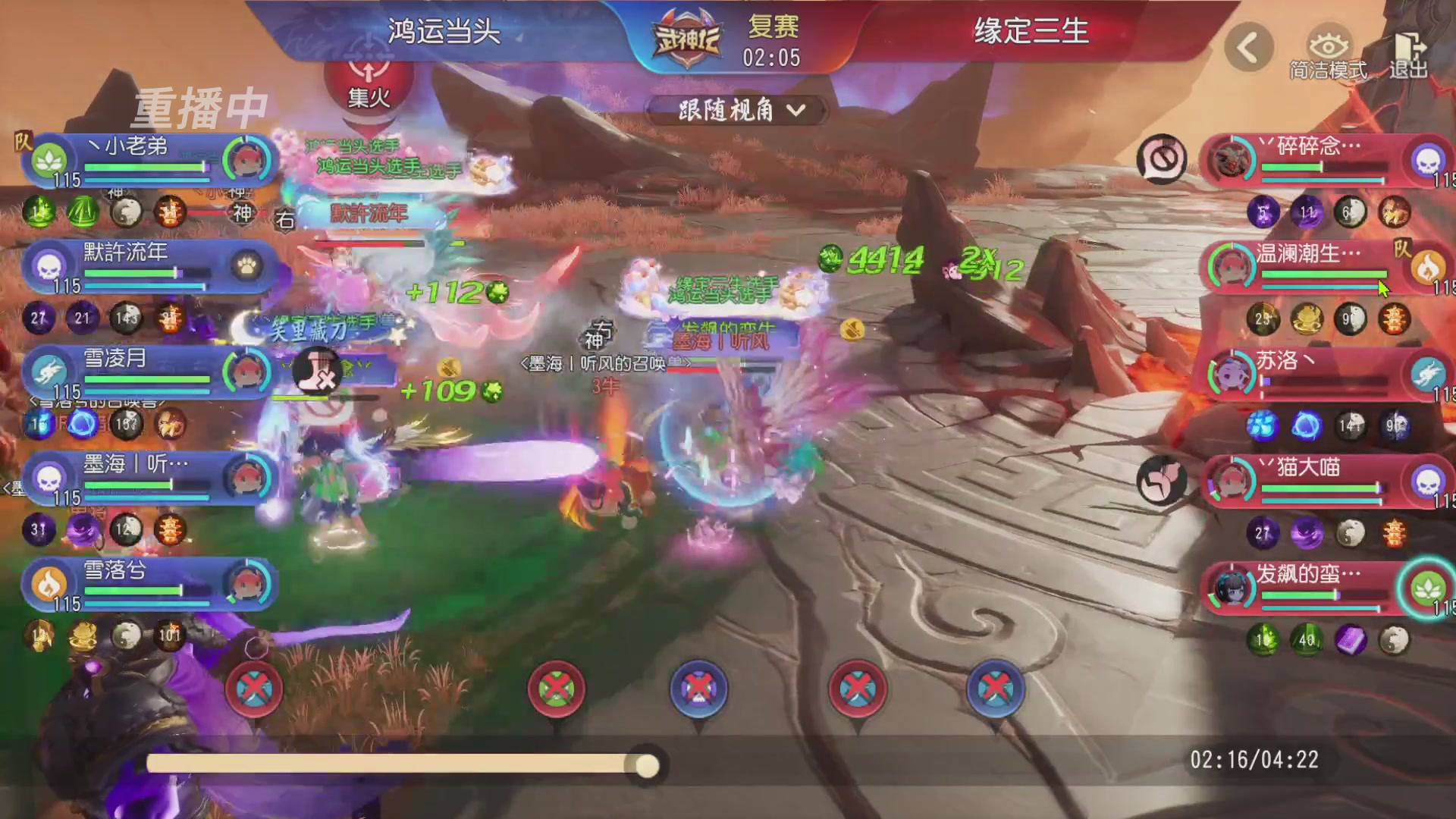The width and height of the screenshot is (1456, 819).
Task: Open the 跟随视角 view dropdown
Action: coord(738,110)
